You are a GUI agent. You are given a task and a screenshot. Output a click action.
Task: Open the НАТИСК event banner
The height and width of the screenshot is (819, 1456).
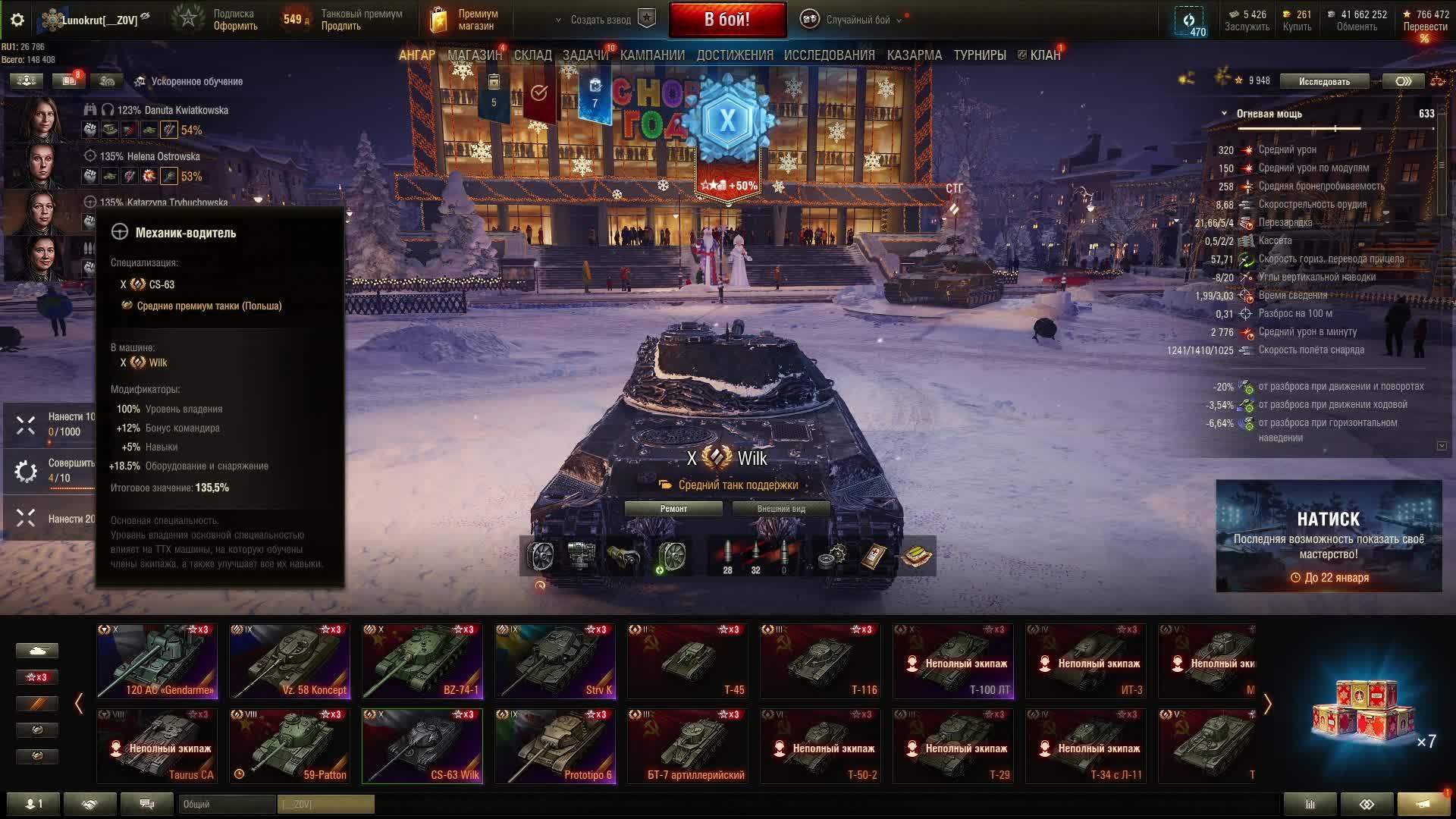pyautogui.click(x=1329, y=535)
